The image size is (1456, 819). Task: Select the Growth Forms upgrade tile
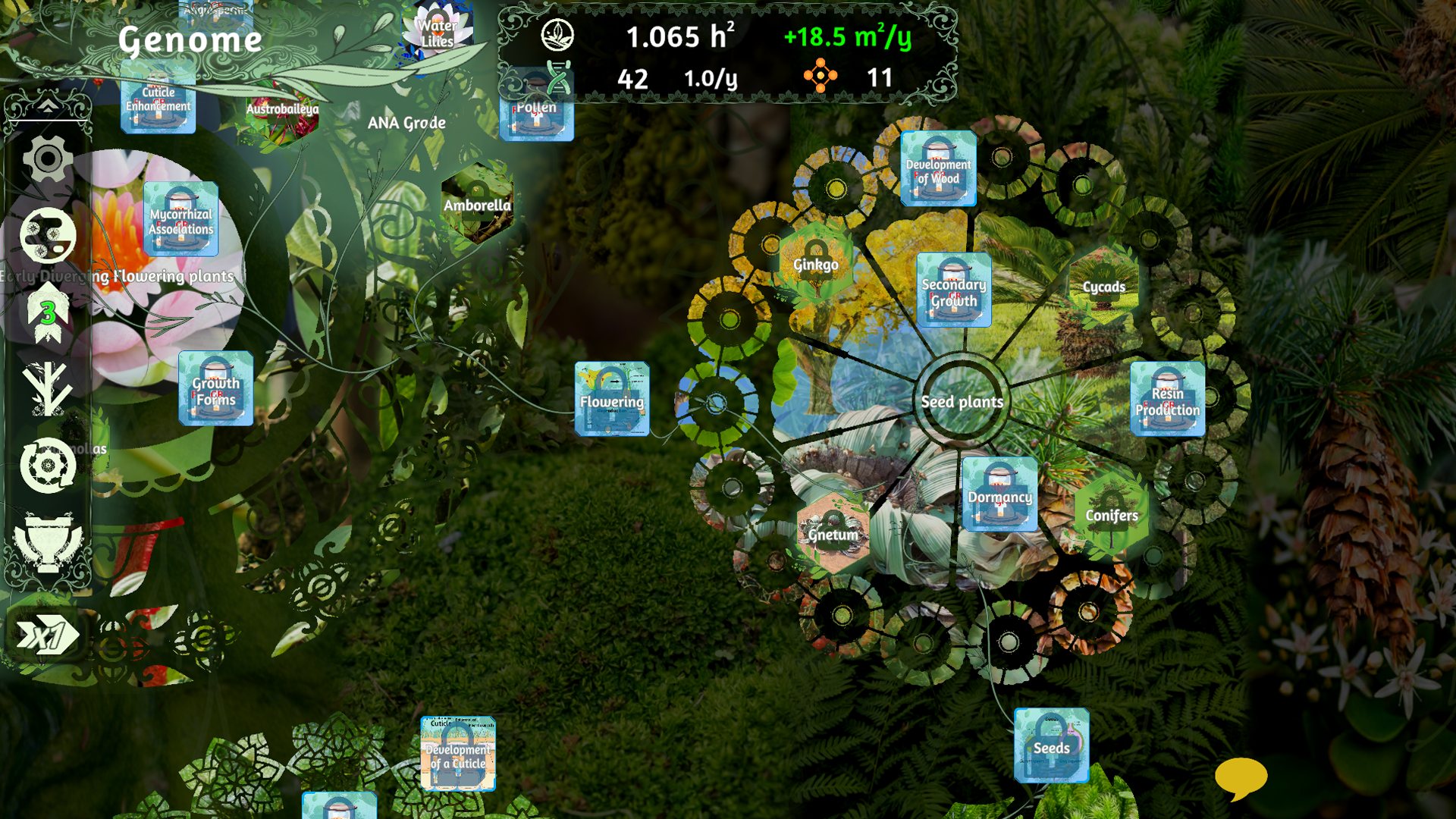(216, 388)
